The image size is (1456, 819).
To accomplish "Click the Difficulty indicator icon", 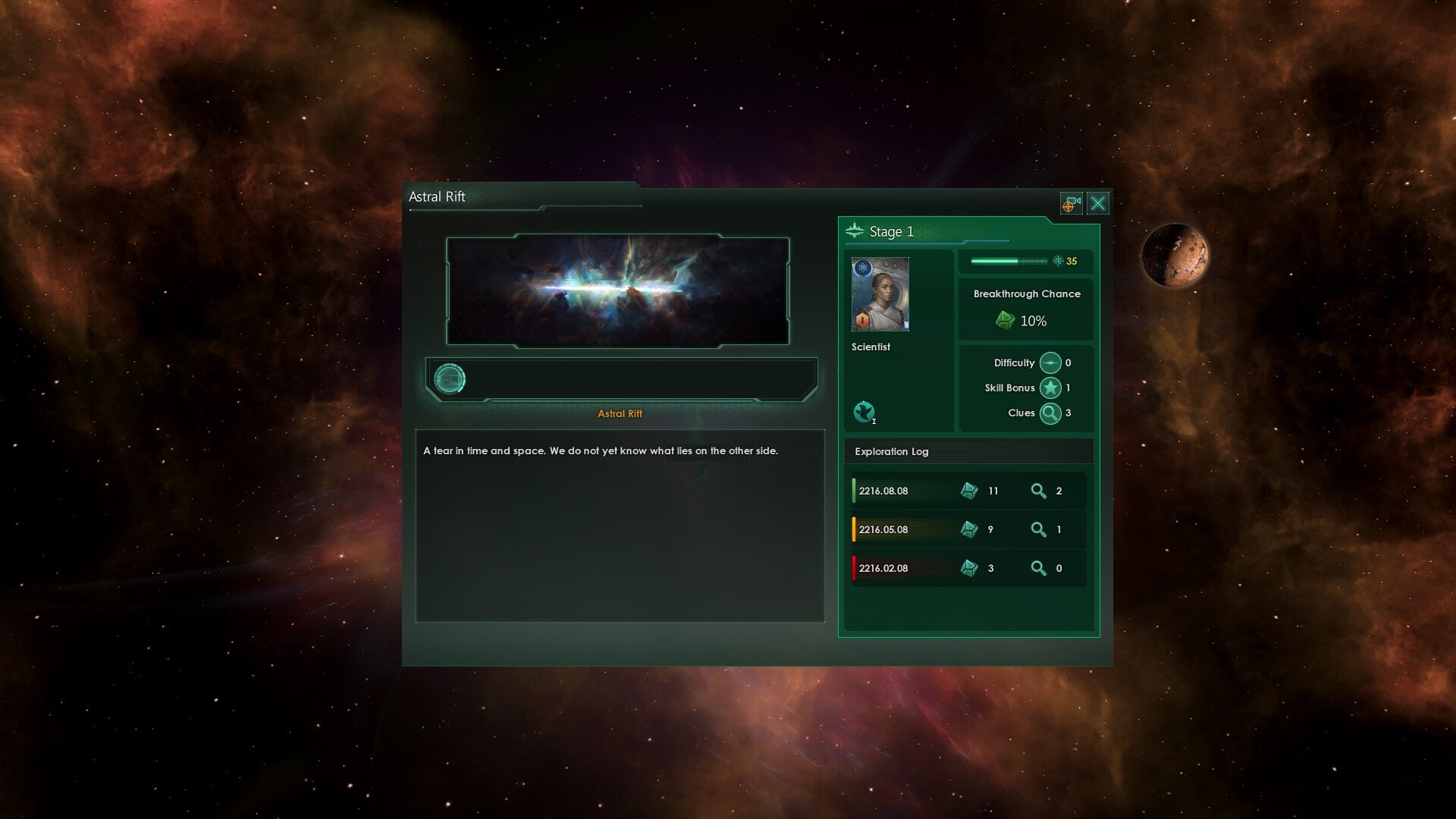I will (x=1050, y=362).
